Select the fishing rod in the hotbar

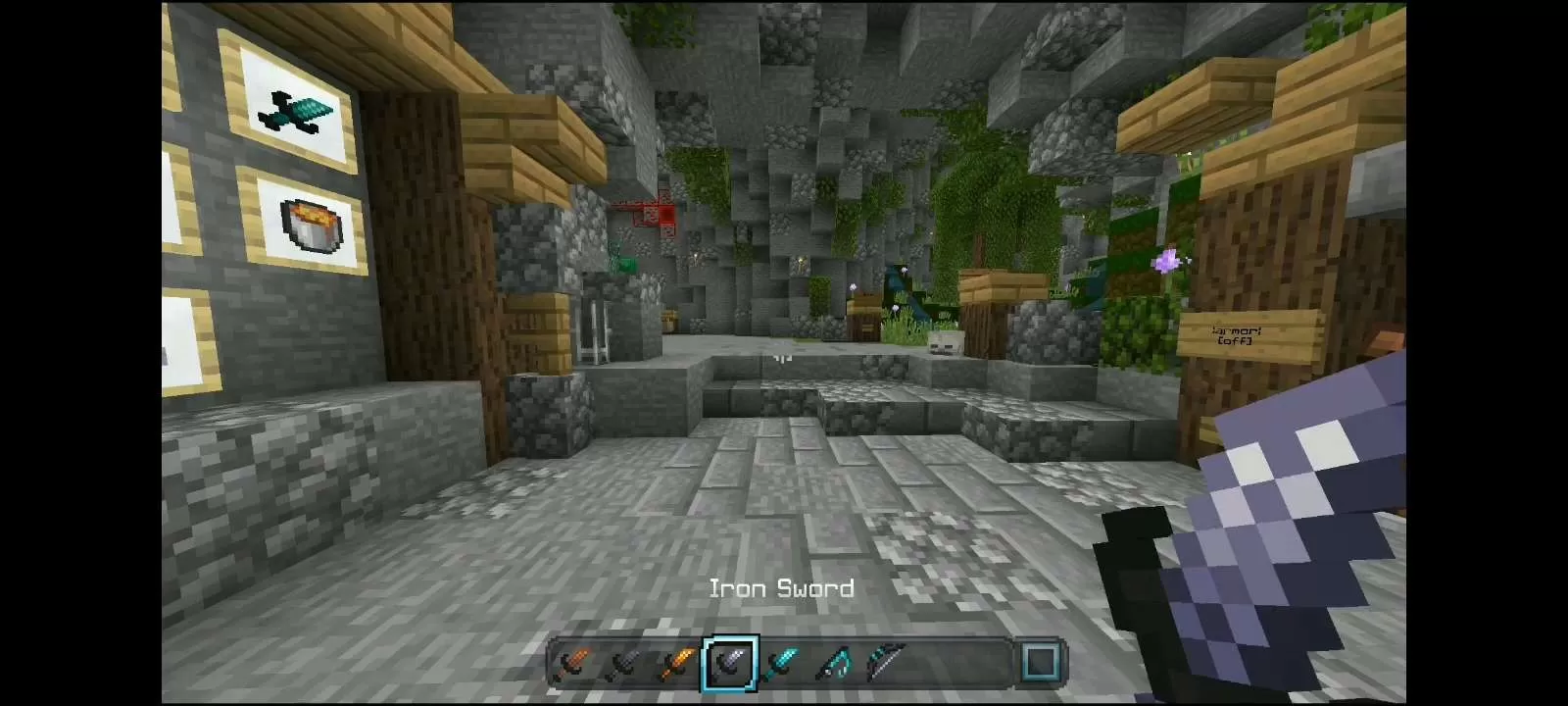coord(835,663)
